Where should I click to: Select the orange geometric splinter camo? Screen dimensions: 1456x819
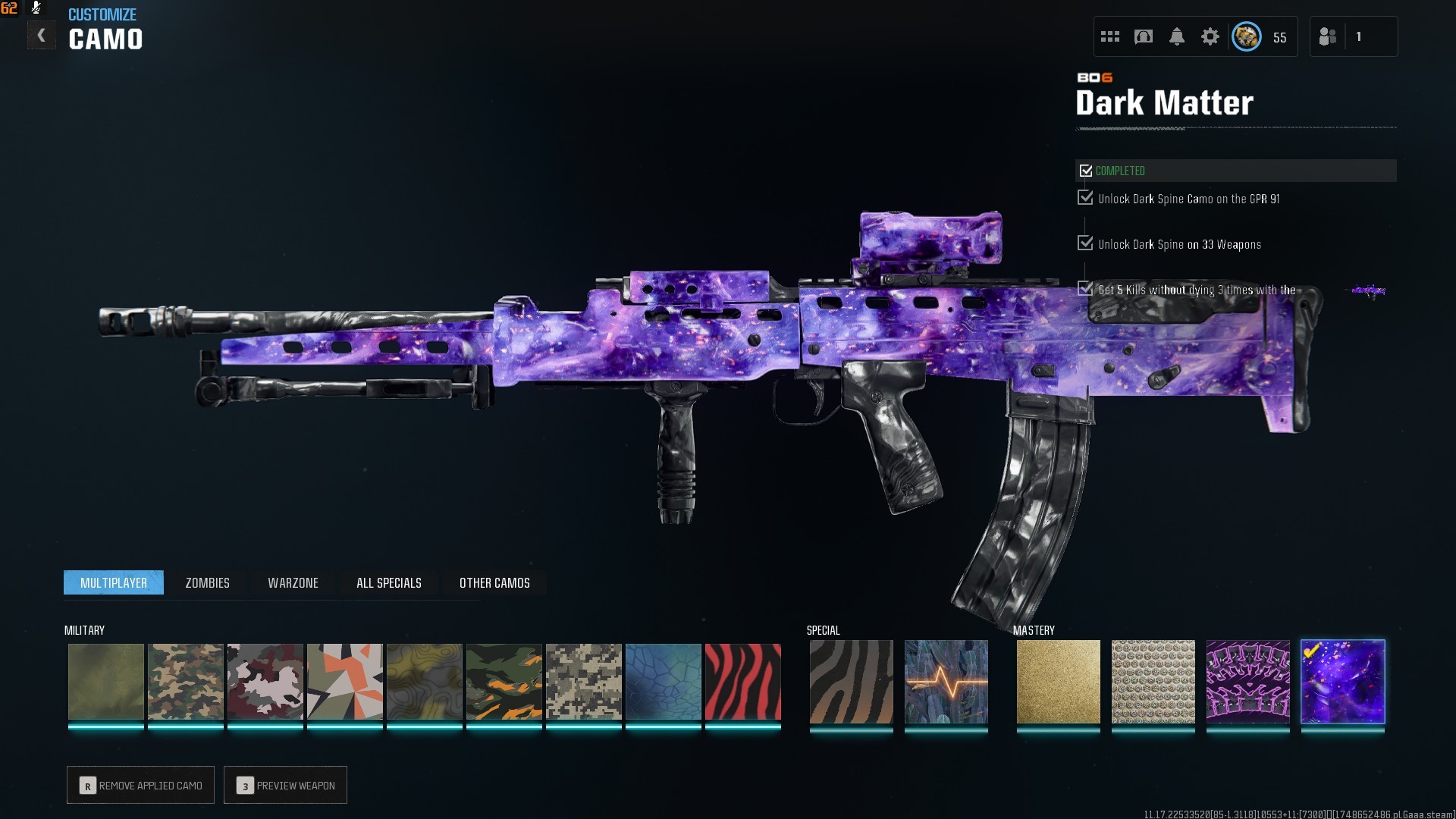pos(344,682)
